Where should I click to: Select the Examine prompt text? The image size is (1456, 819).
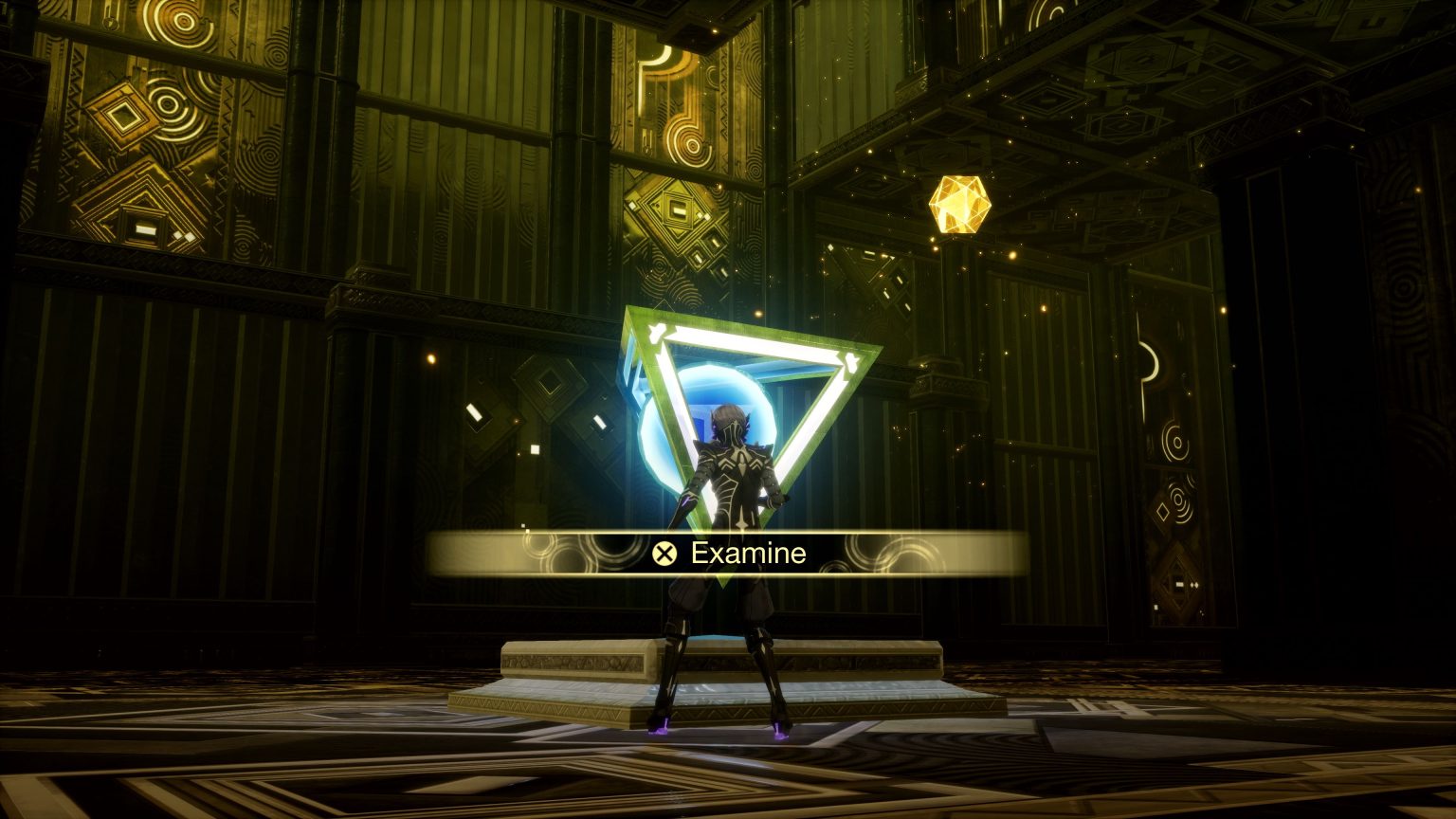coord(748,553)
